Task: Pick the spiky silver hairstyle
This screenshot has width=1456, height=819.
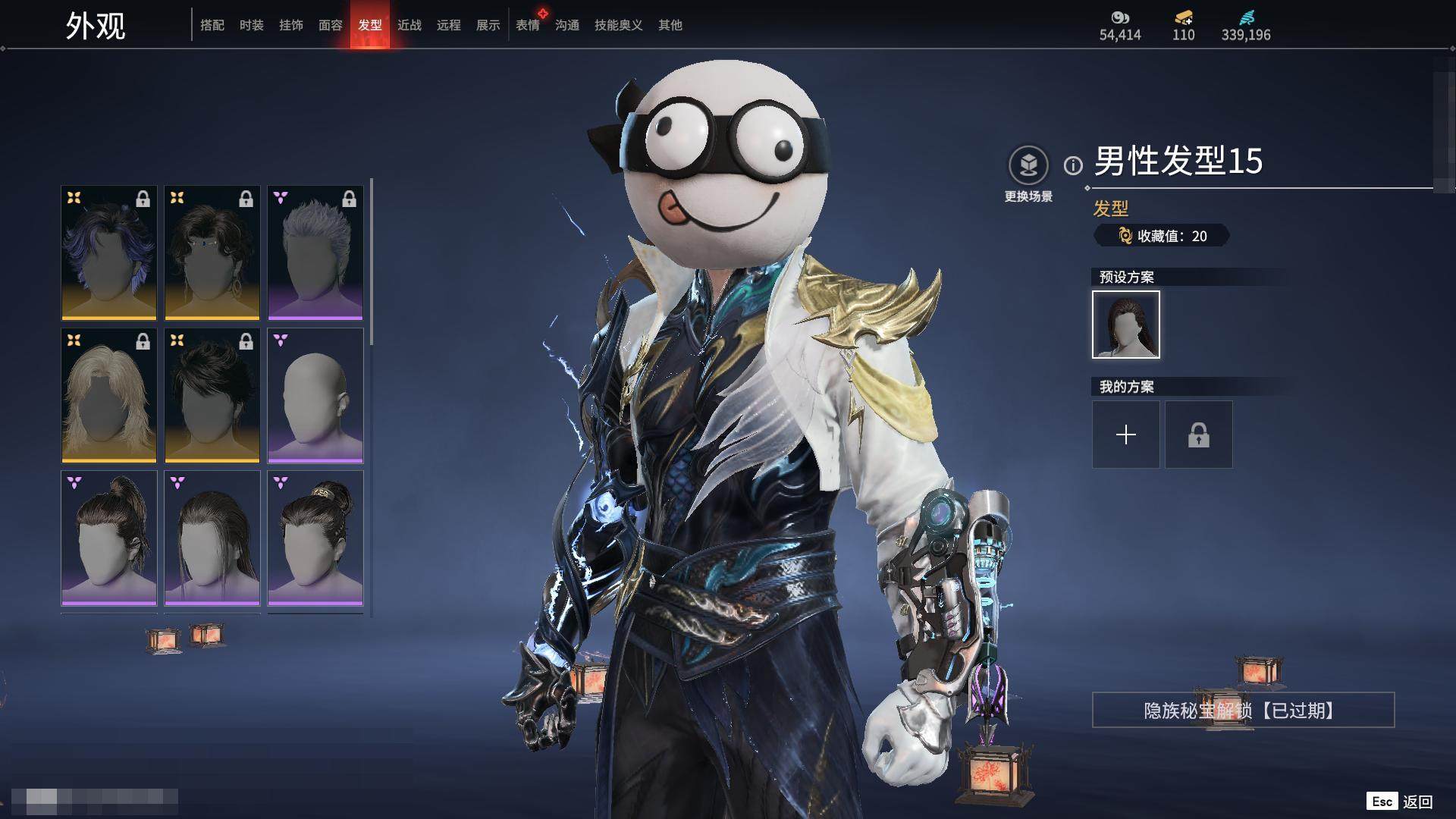Action: [x=315, y=253]
